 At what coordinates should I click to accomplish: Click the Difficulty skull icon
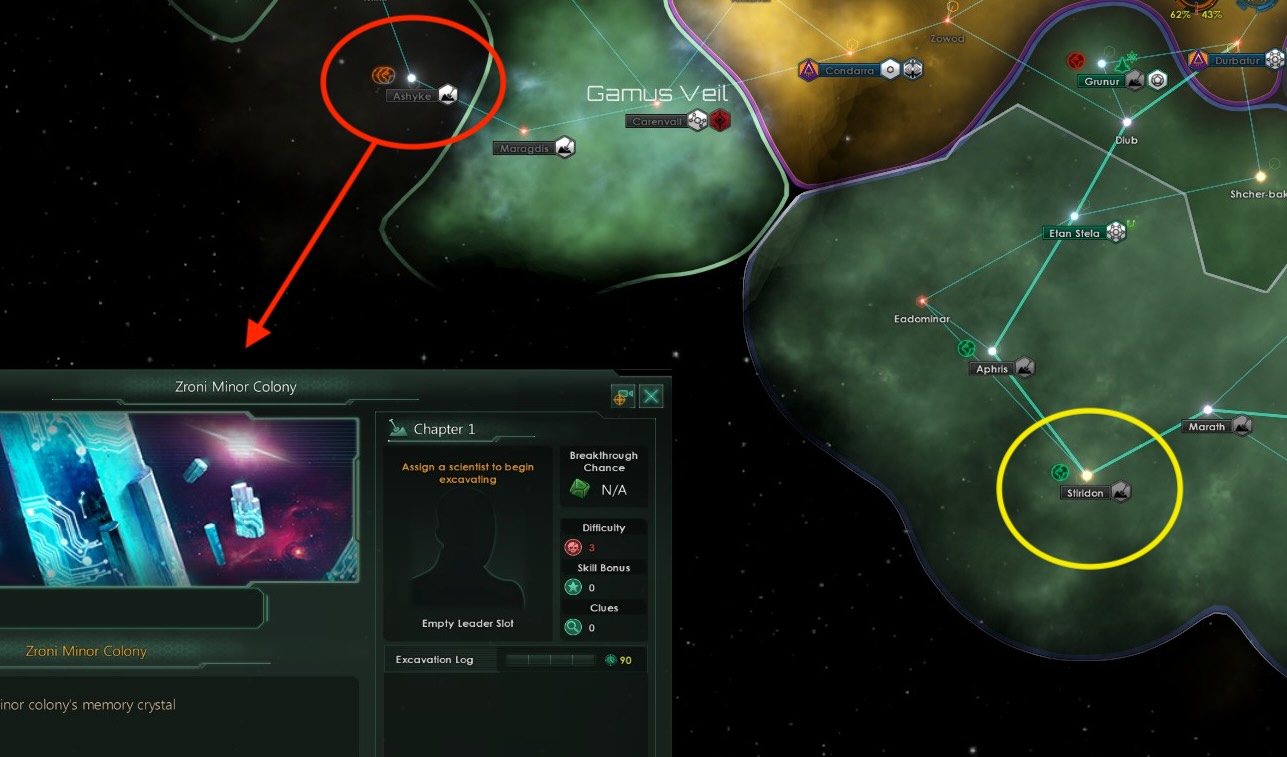[x=573, y=547]
